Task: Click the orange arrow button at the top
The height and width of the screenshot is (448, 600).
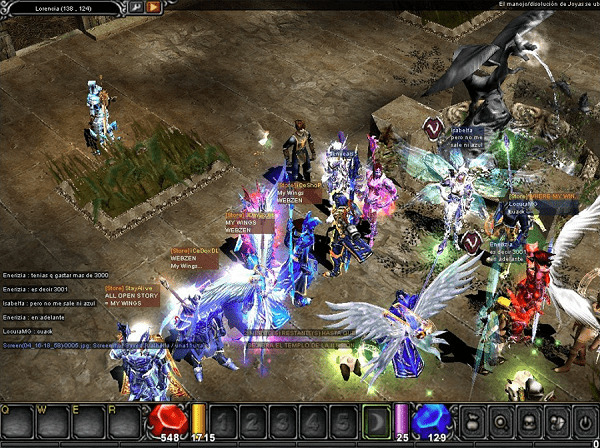Action: pyautogui.click(x=153, y=6)
